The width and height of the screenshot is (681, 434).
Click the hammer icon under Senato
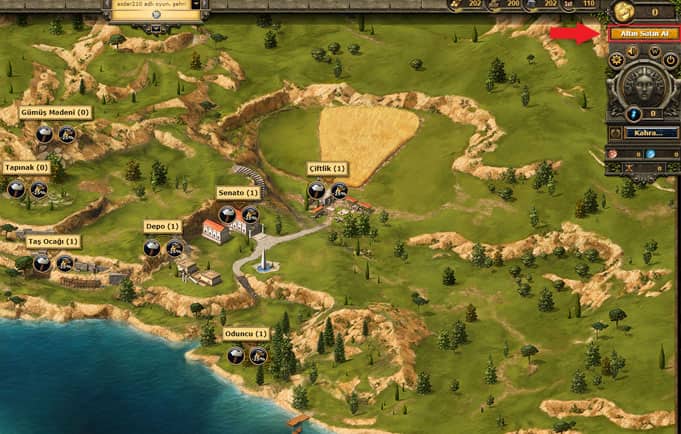tap(250, 214)
